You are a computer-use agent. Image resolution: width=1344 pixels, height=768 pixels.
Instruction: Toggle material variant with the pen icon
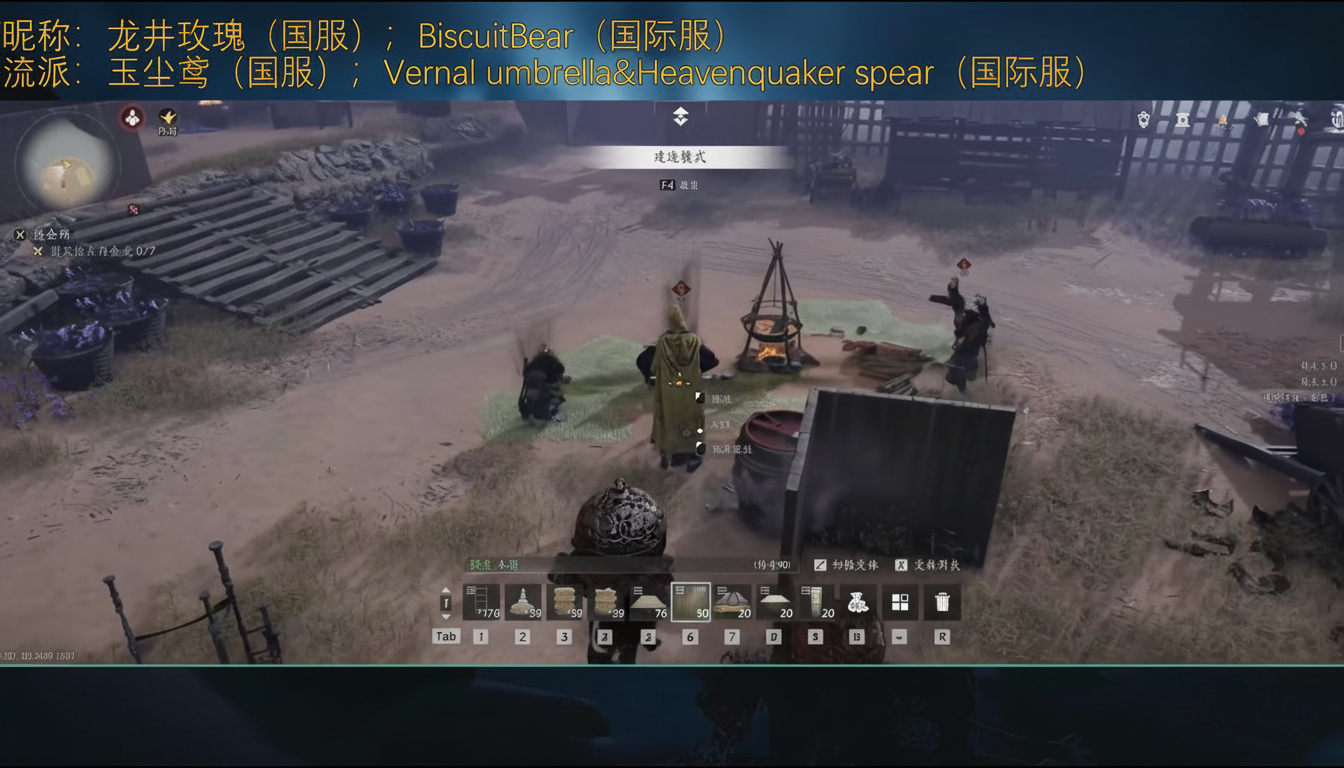[x=823, y=566]
